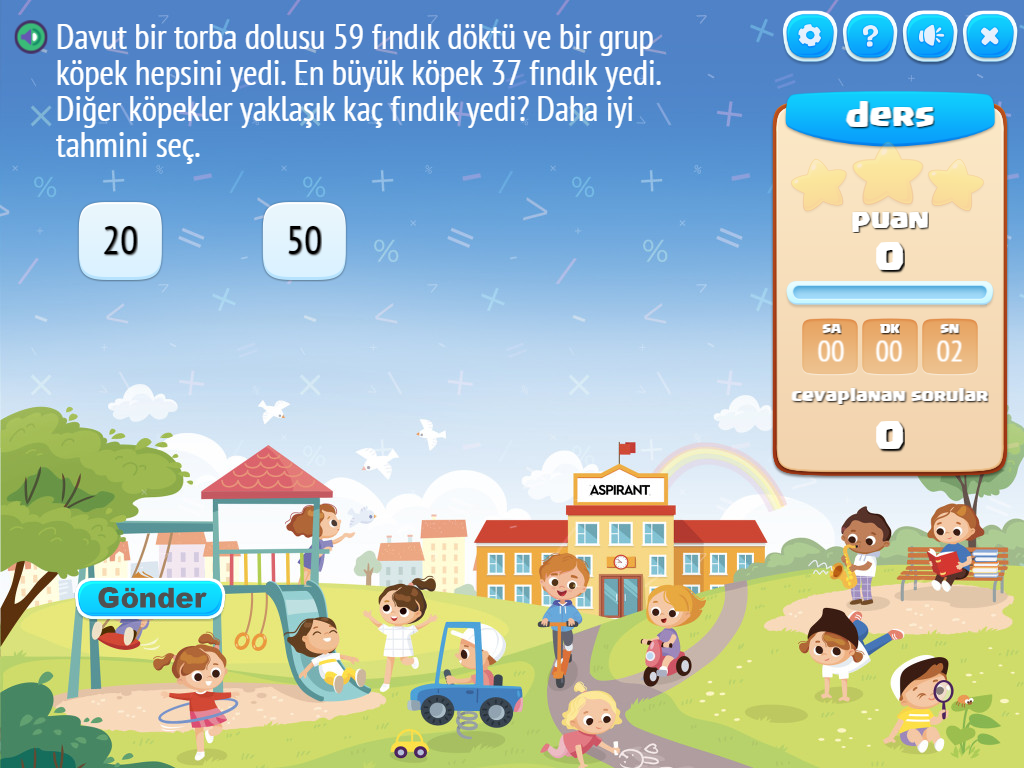Play the question audio with the green speaker icon
This screenshot has height=768, width=1024.
[32, 38]
